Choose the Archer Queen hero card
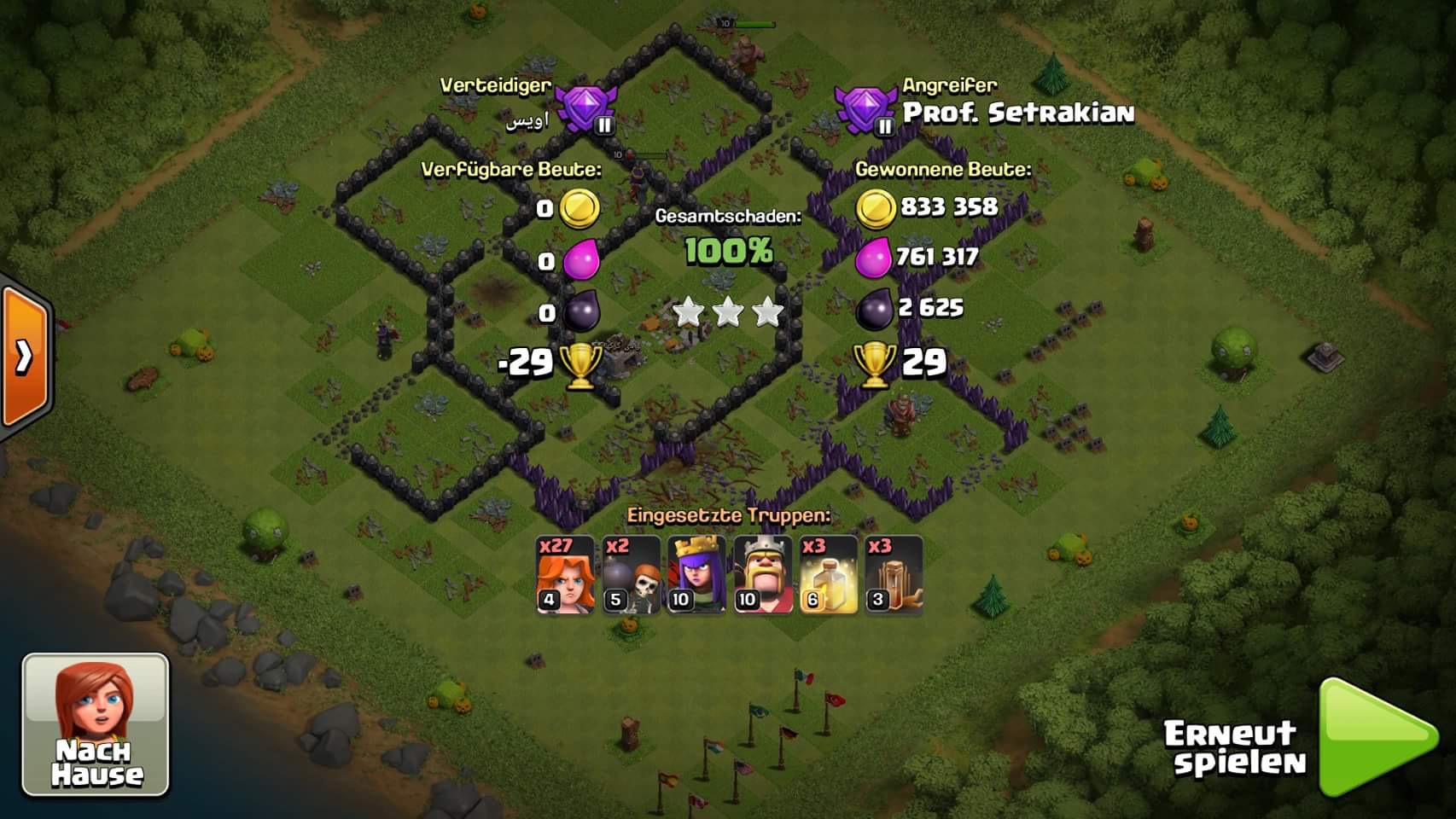The height and width of the screenshot is (819, 1456). point(696,575)
